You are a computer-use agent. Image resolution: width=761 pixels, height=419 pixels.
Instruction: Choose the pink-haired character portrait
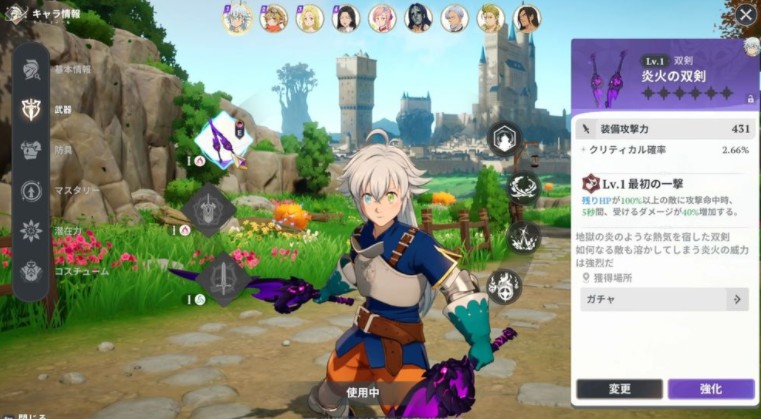click(382, 18)
